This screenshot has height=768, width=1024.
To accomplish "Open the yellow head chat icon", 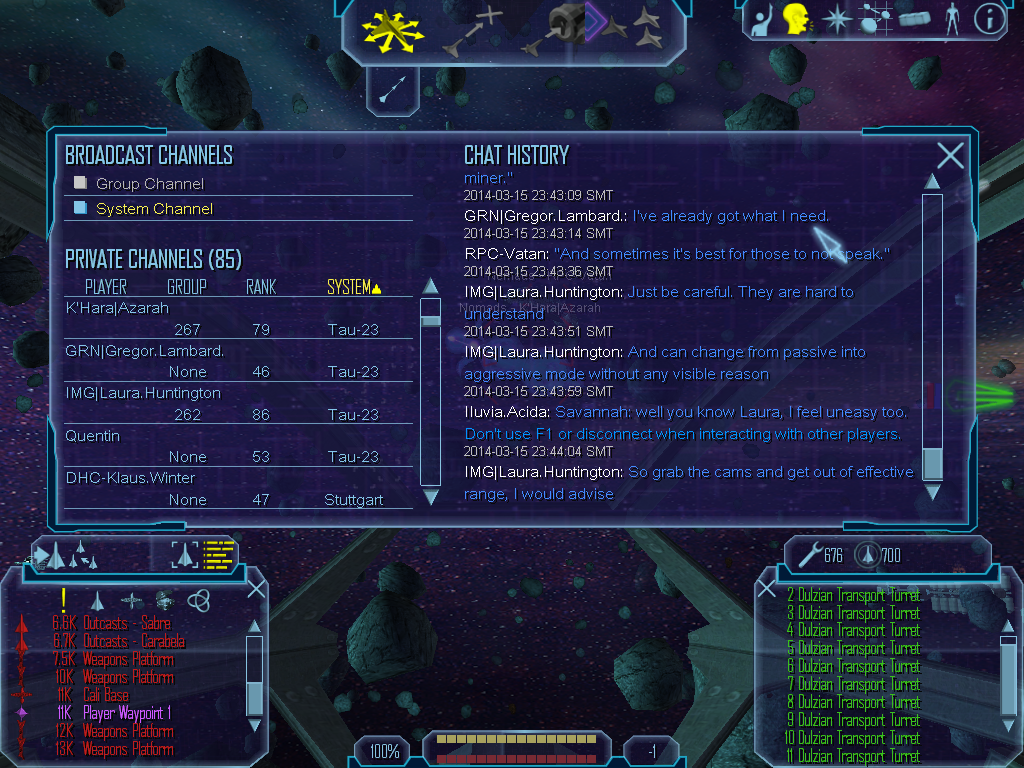I will [795, 19].
